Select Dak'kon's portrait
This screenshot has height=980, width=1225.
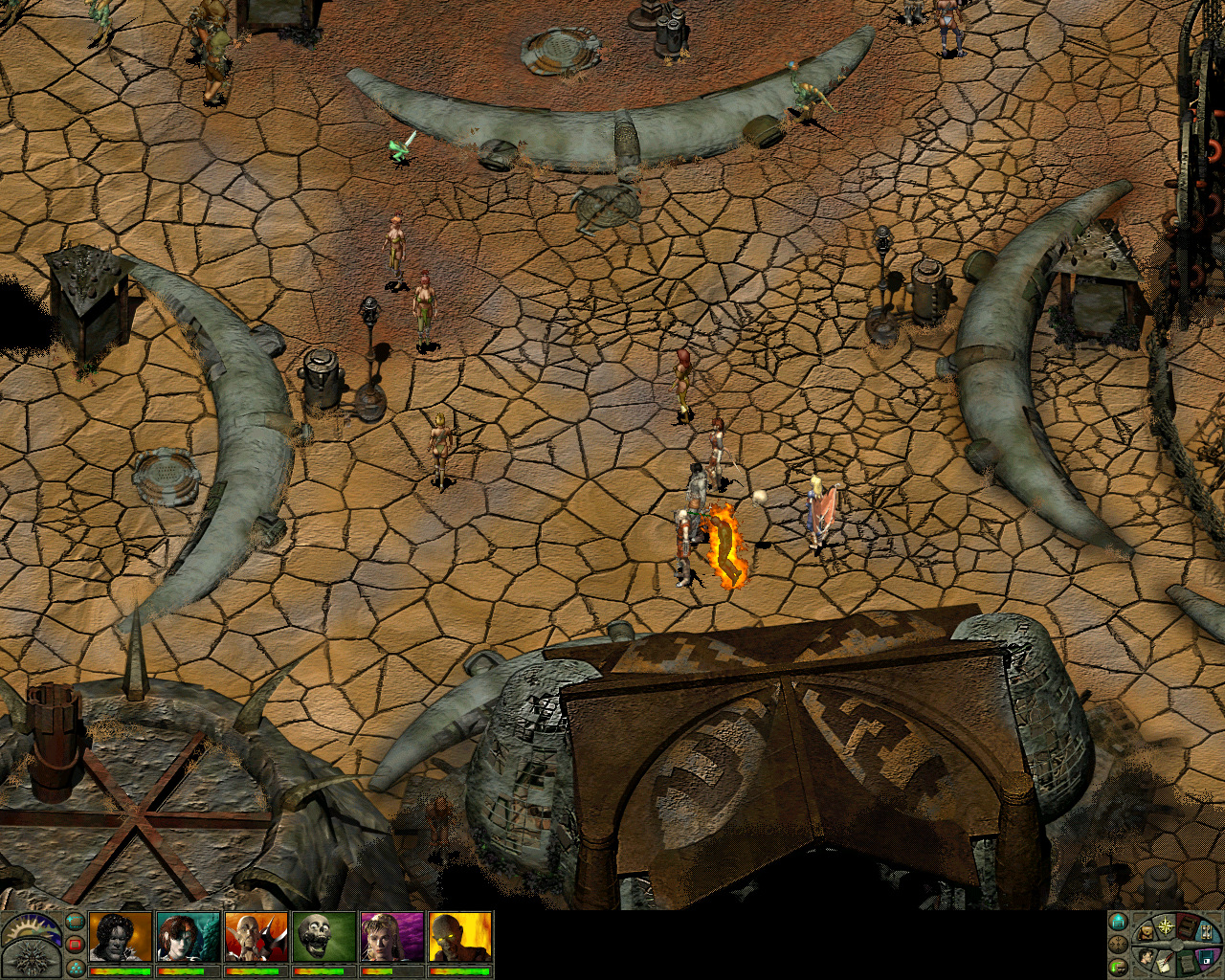256,936
